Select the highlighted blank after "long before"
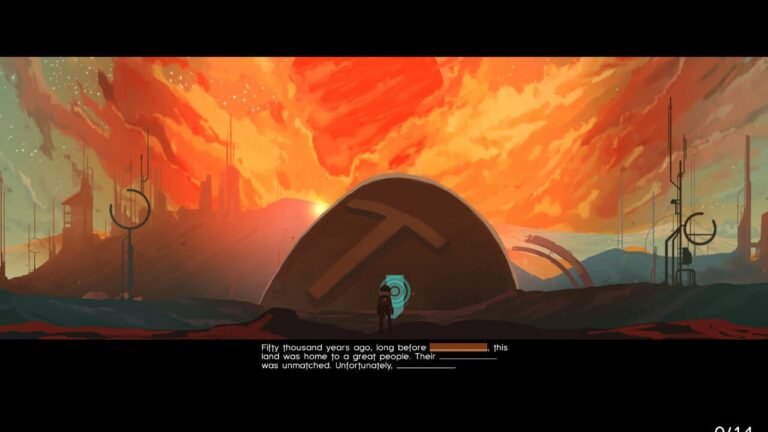 pos(458,347)
